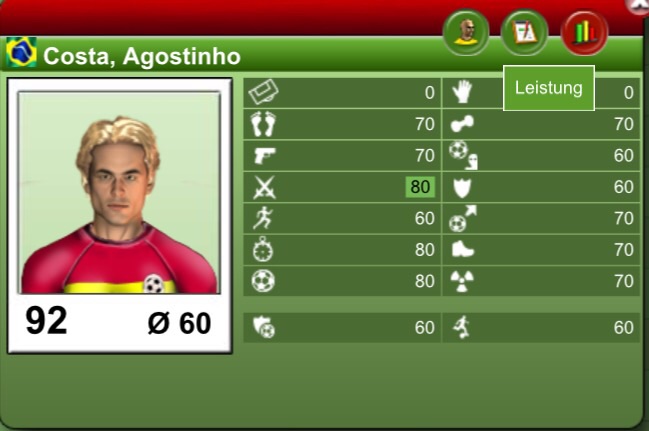Click Agostinho Costa's portrait
The height and width of the screenshot is (431, 649).
119,193
